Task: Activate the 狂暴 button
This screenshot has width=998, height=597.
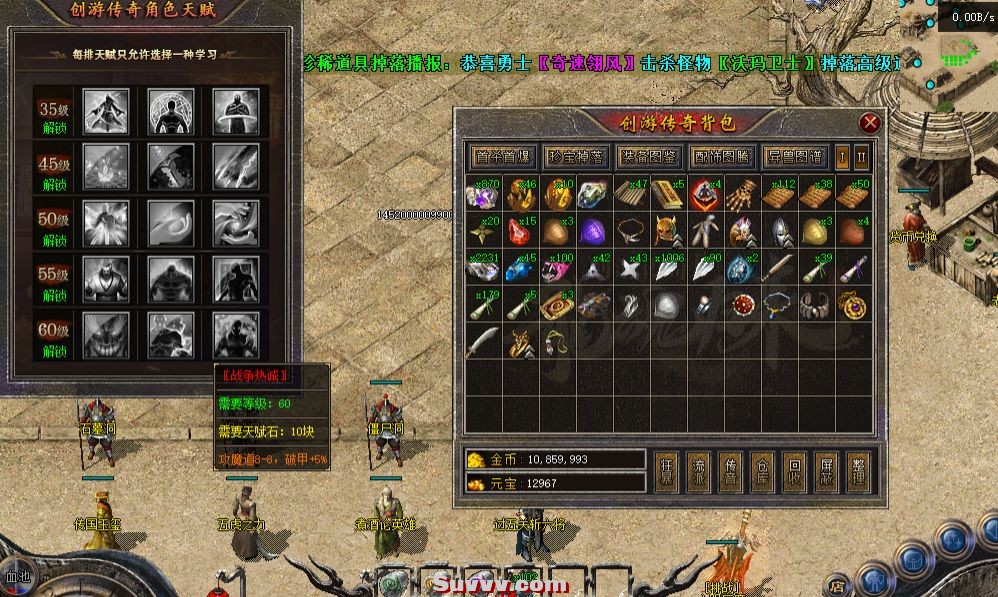Action: (x=667, y=472)
